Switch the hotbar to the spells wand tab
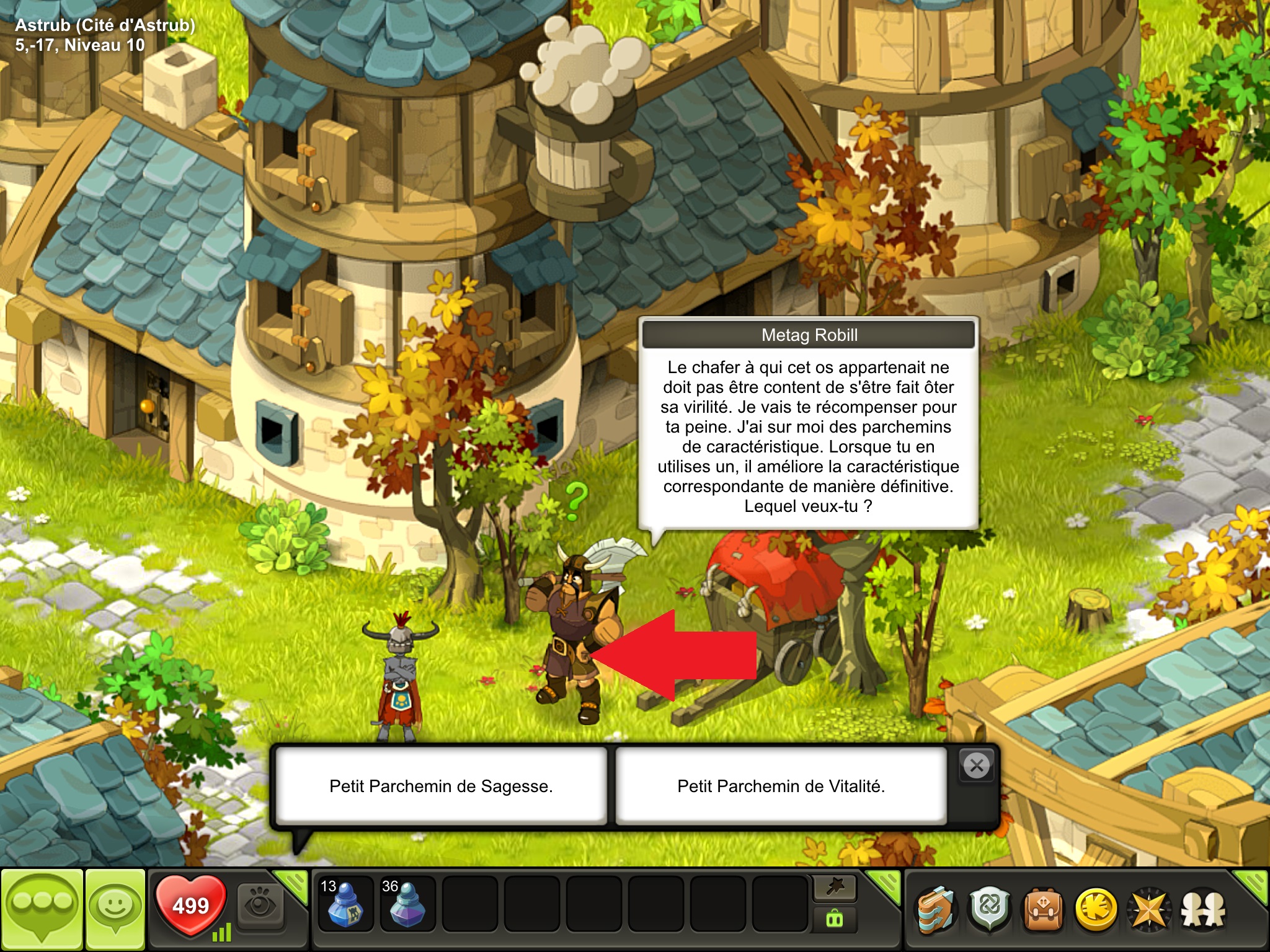The image size is (1270, 952). pos(835,889)
